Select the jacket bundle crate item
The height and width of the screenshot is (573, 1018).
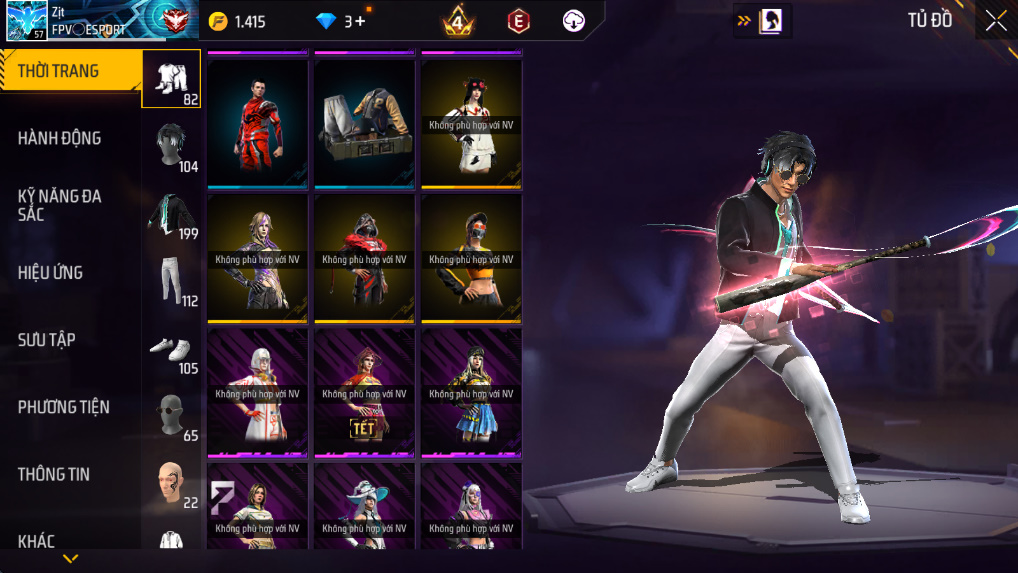click(x=364, y=123)
